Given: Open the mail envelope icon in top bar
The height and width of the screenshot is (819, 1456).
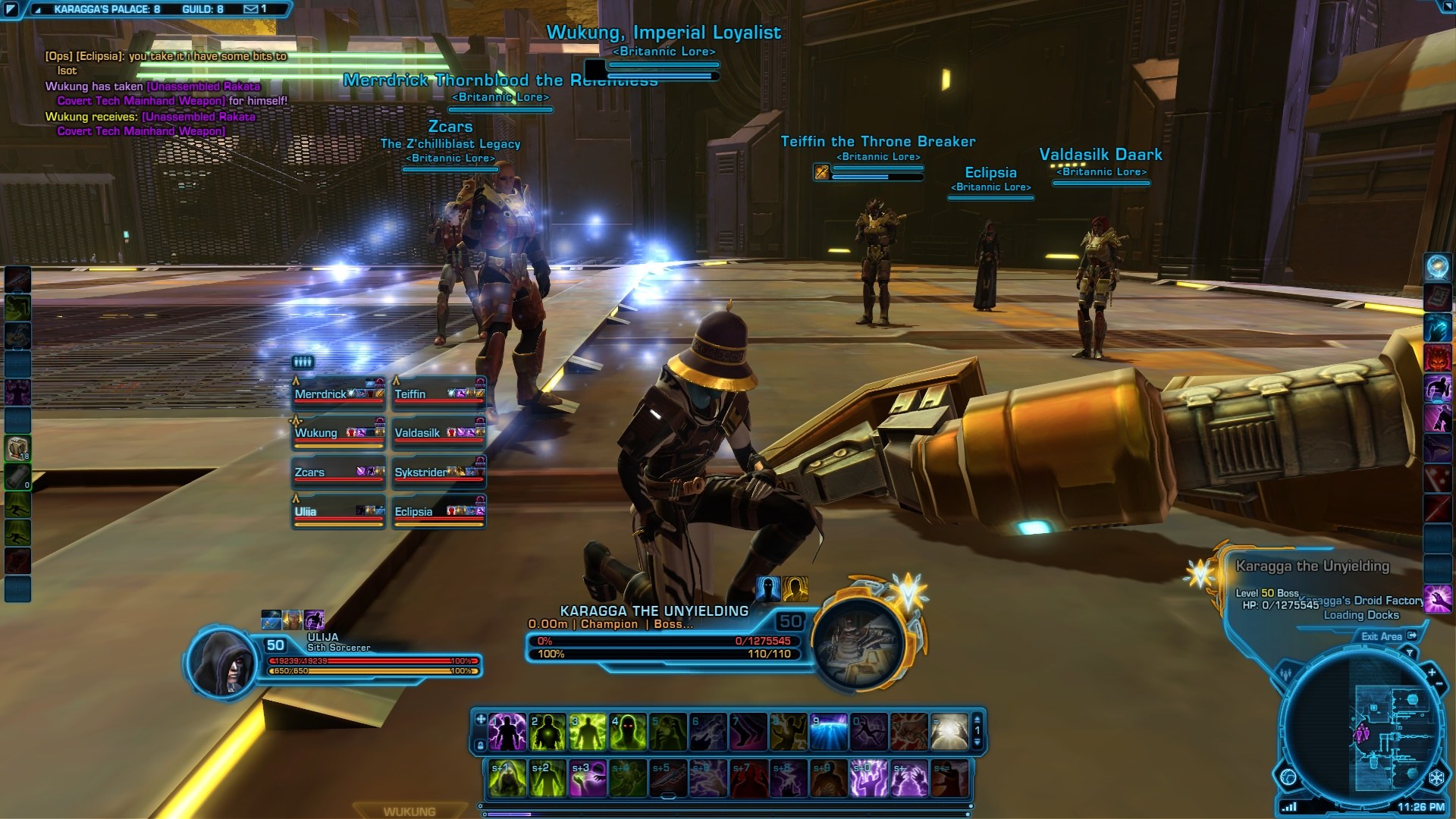Looking at the screenshot, I should 251,9.
